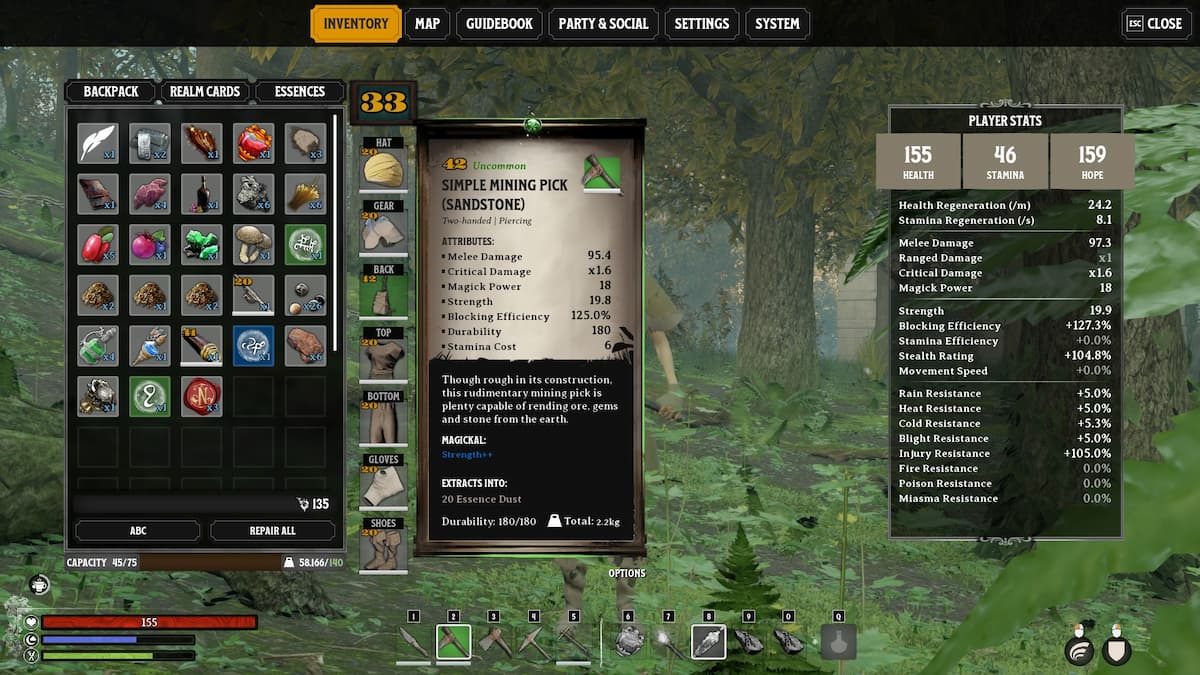
Task: Show the Essences tab
Action: (x=299, y=91)
